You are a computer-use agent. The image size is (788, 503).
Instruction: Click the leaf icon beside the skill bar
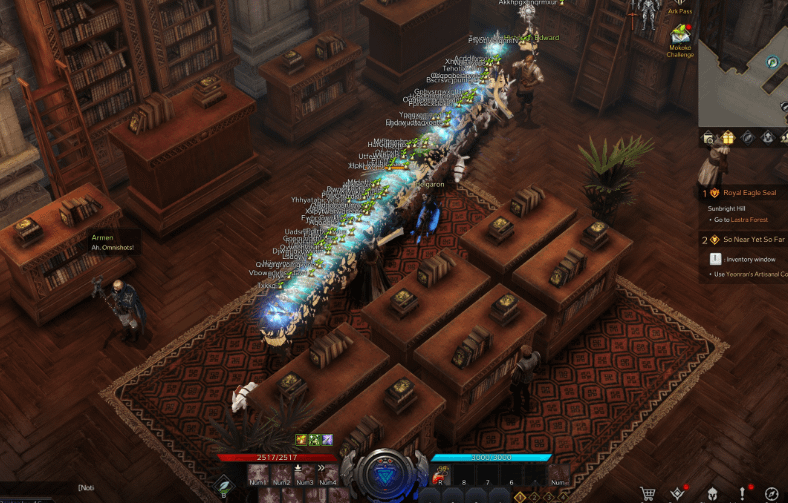[x=226, y=486]
